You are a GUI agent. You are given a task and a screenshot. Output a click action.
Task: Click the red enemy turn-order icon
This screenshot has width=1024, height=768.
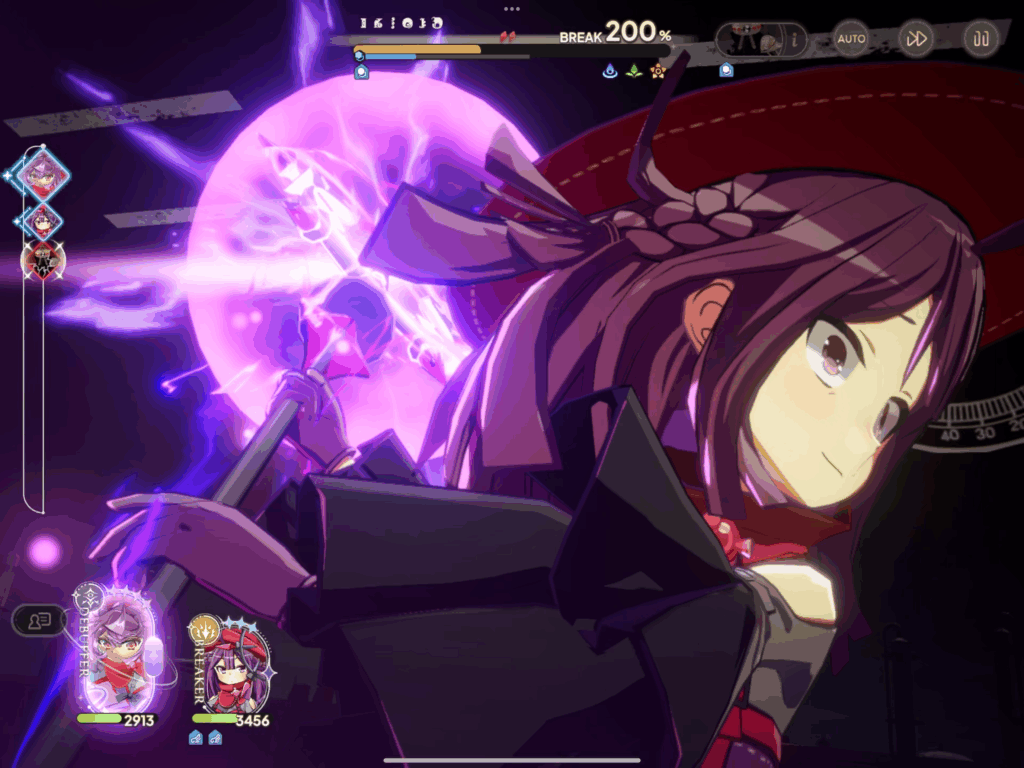point(43,261)
